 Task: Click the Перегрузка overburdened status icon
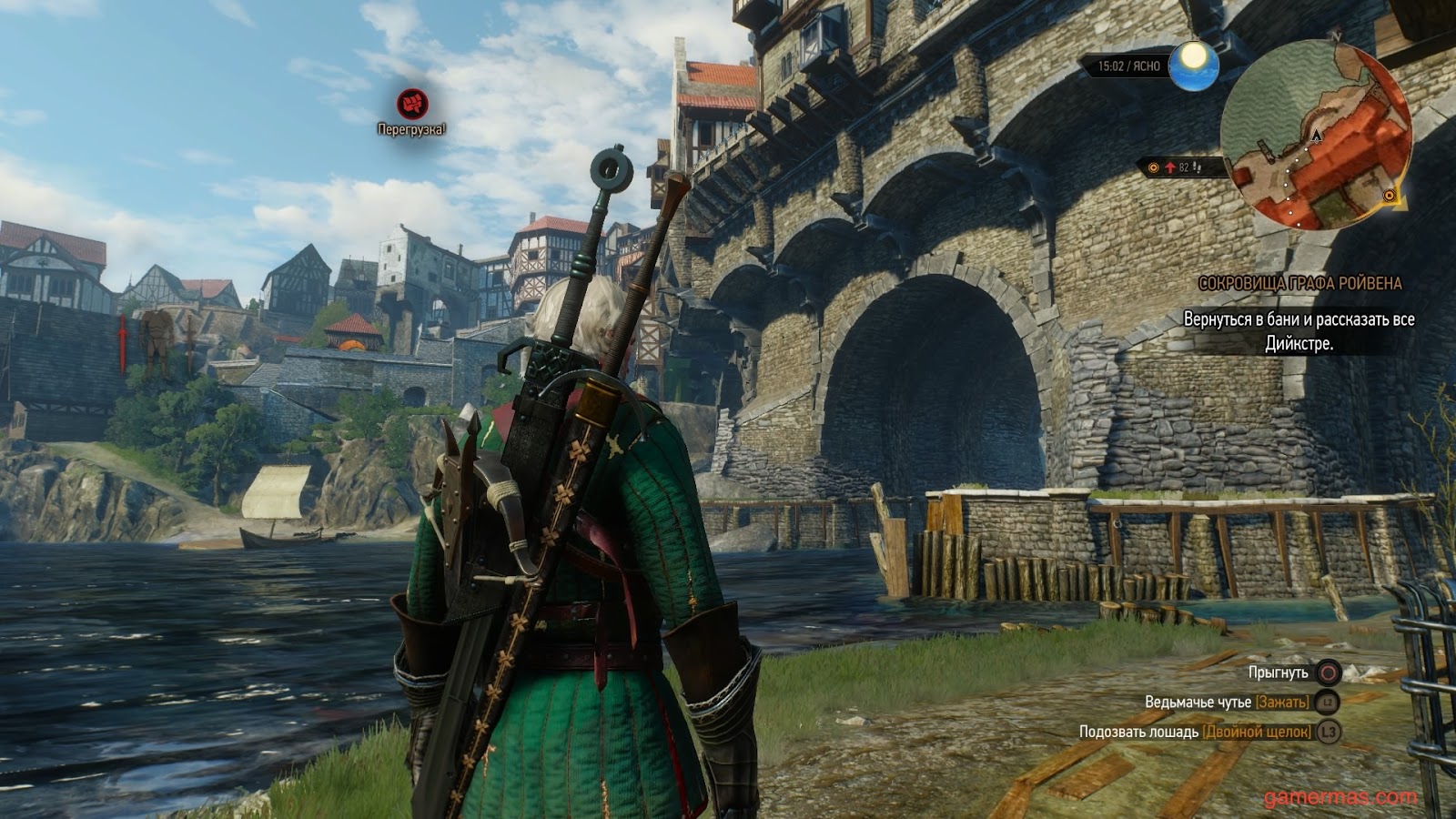(412, 104)
